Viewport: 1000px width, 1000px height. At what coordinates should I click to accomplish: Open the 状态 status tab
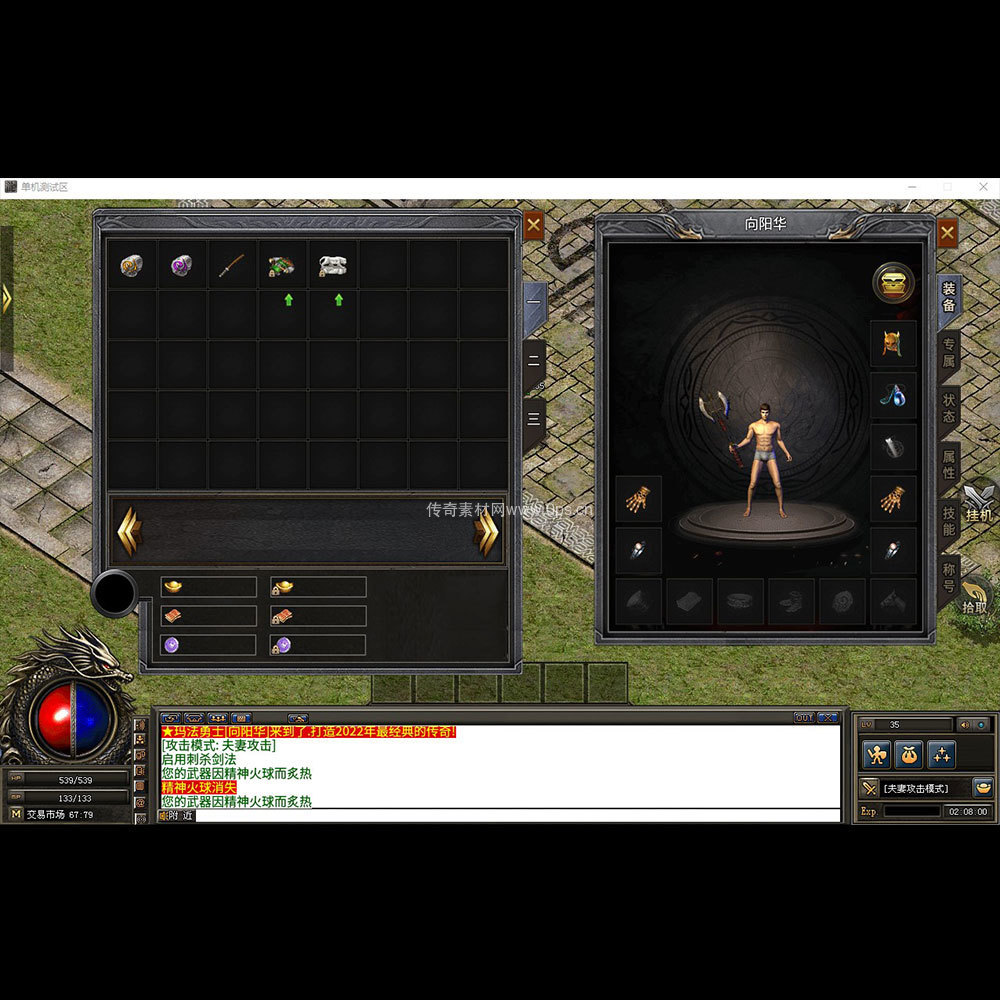[948, 409]
